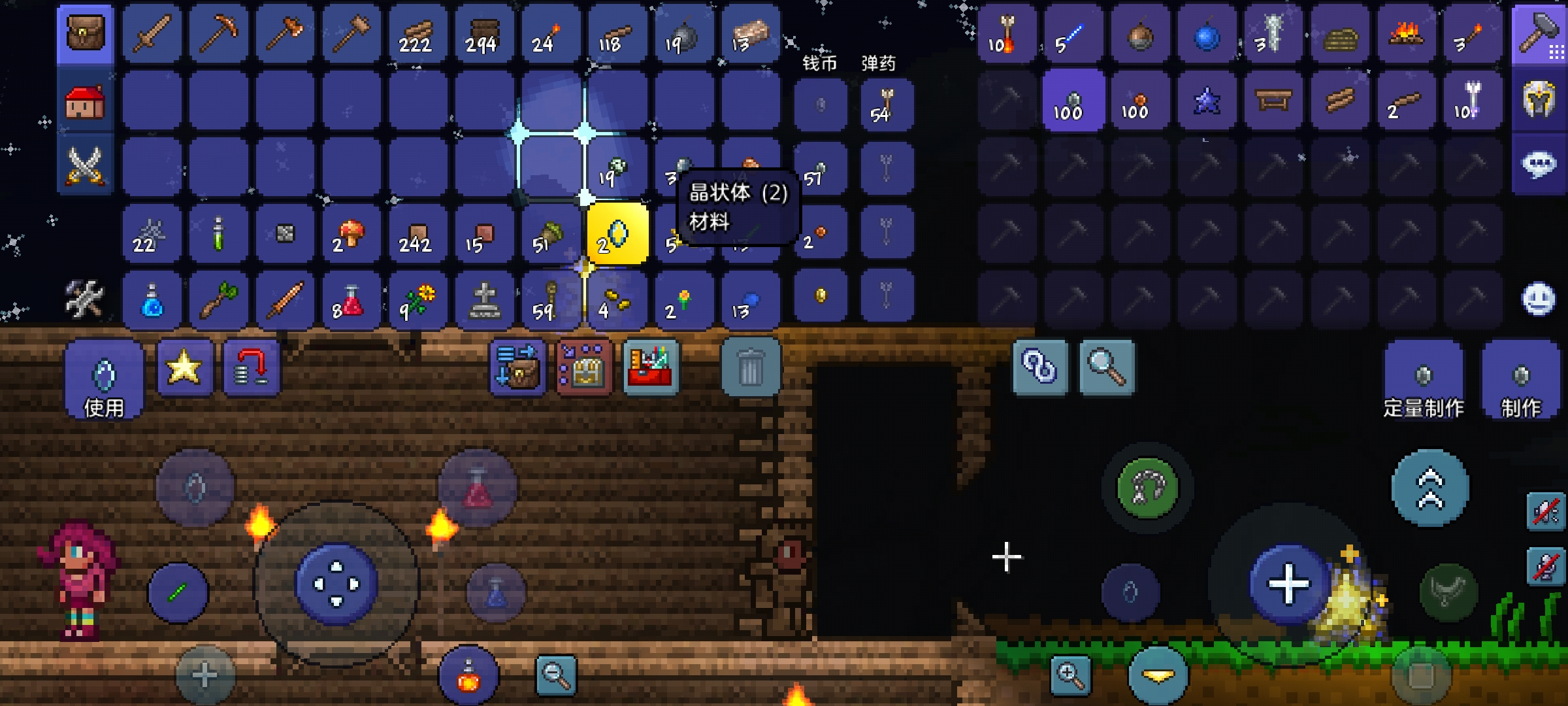Toggle the favorite star button
The width and height of the screenshot is (1568, 706).
[x=184, y=367]
